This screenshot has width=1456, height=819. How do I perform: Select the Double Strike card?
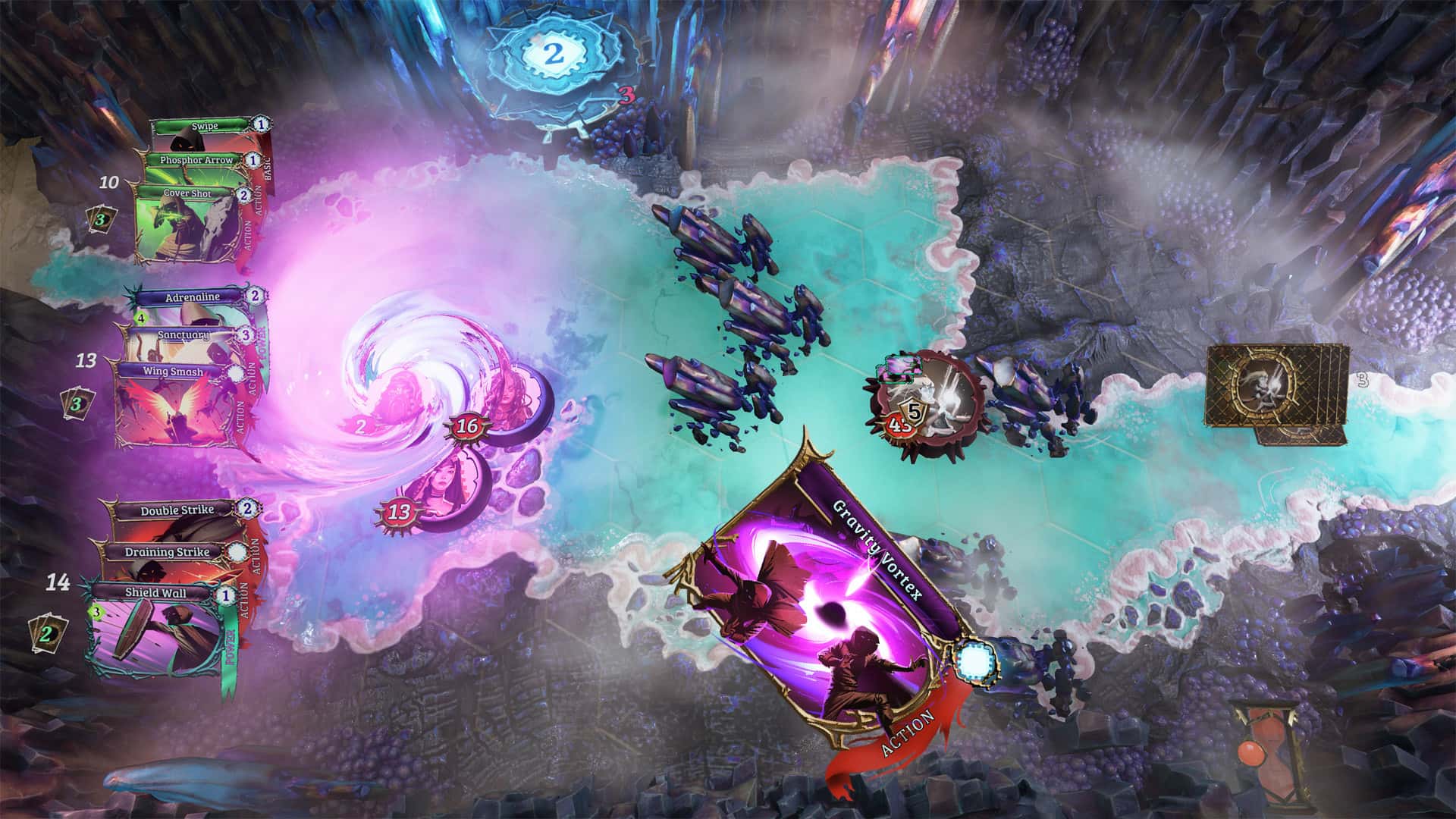tap(177, 511)
